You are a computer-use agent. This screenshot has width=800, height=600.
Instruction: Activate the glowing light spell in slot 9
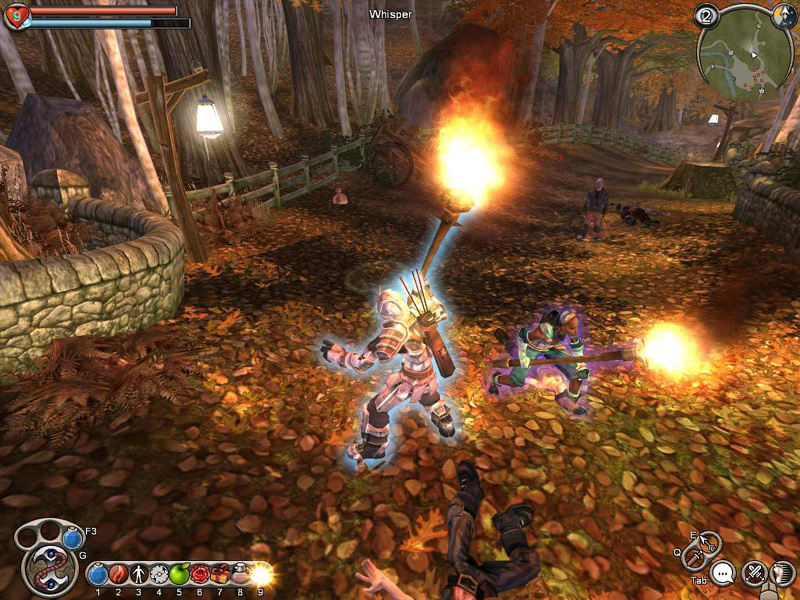click(261, 574)
